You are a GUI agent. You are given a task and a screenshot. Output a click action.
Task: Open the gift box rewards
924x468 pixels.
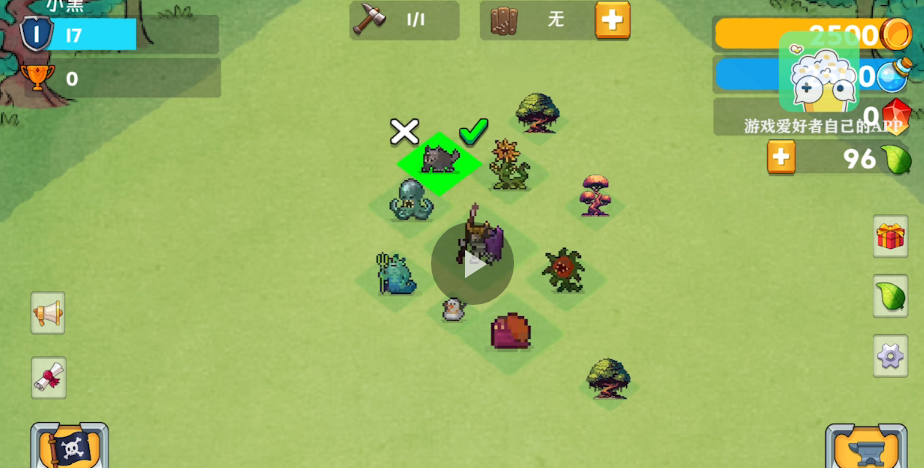point(890,237)
